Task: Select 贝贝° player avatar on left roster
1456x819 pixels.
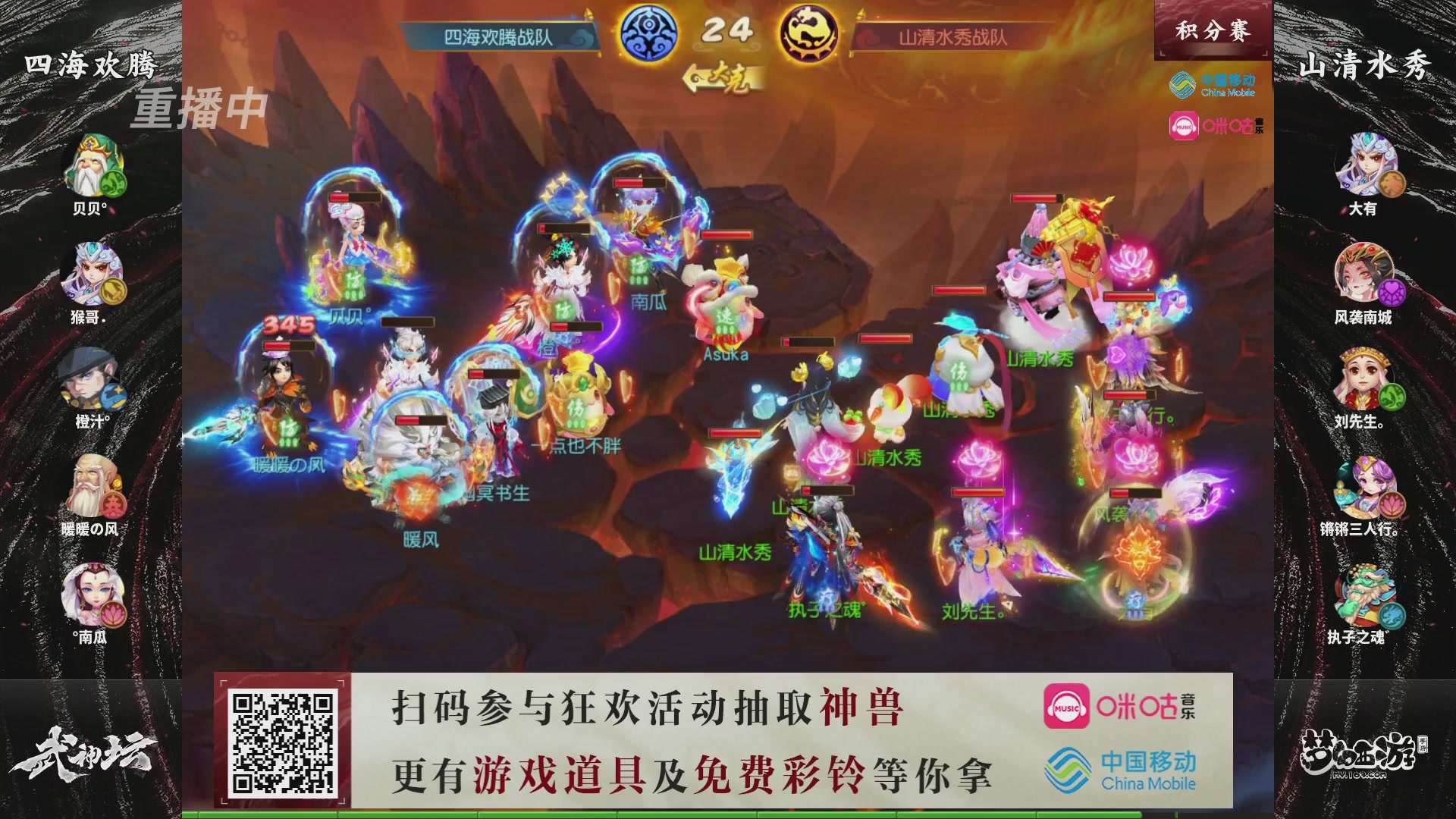Action: [91, 163]
